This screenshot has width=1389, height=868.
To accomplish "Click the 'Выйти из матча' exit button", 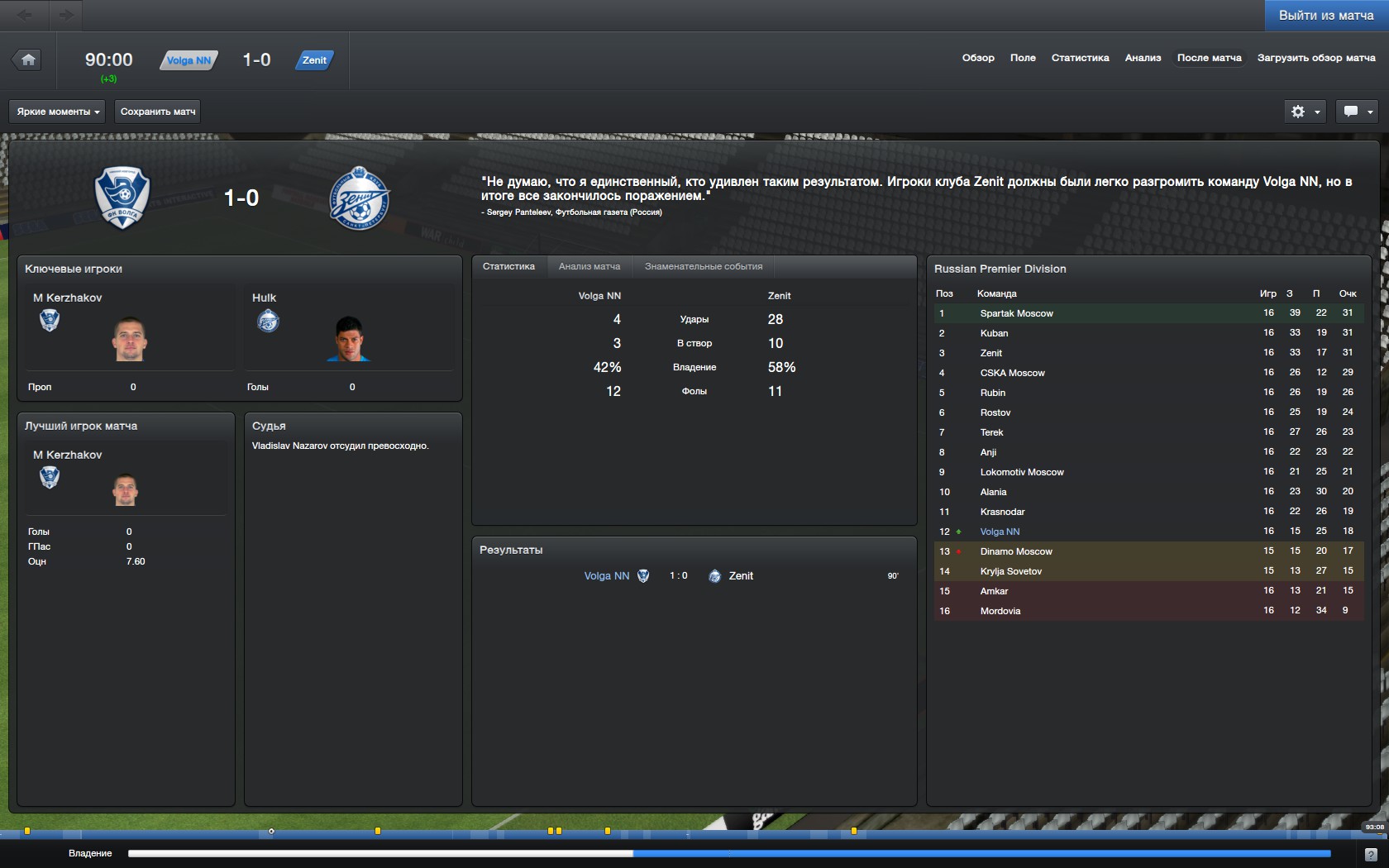I will tap(1325, 16).
